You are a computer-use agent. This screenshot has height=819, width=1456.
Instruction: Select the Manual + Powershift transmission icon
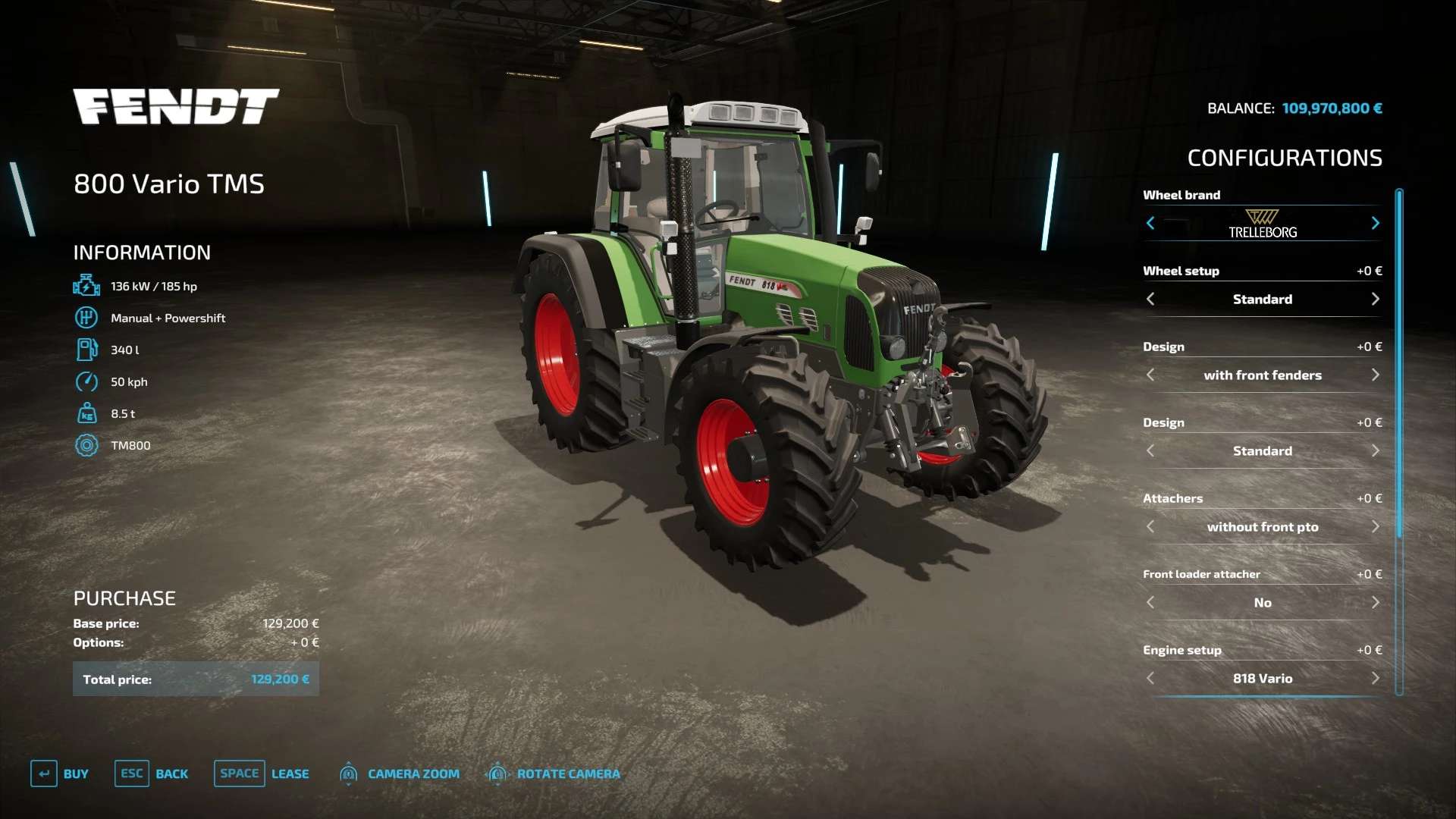tap(87, 318)
